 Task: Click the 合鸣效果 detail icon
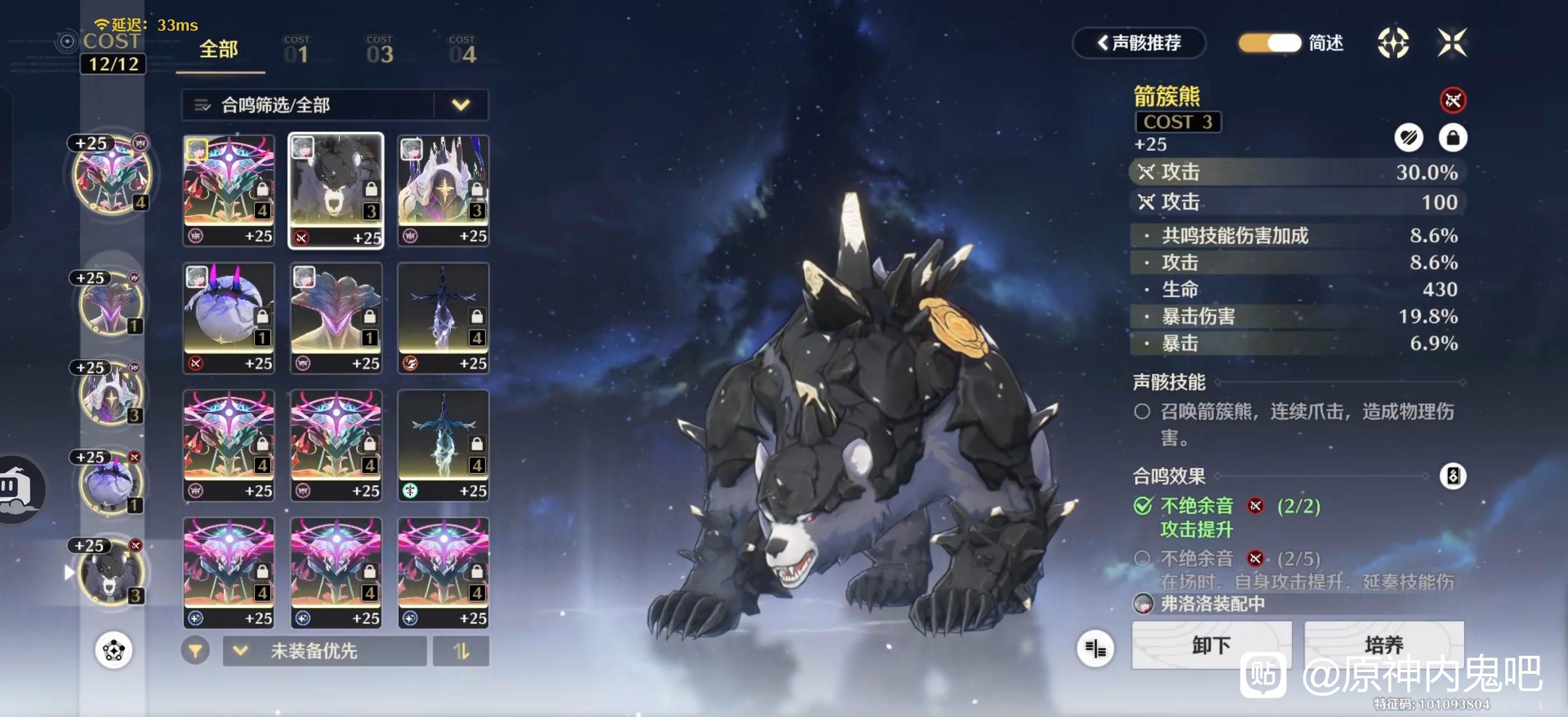point(1452,476)
